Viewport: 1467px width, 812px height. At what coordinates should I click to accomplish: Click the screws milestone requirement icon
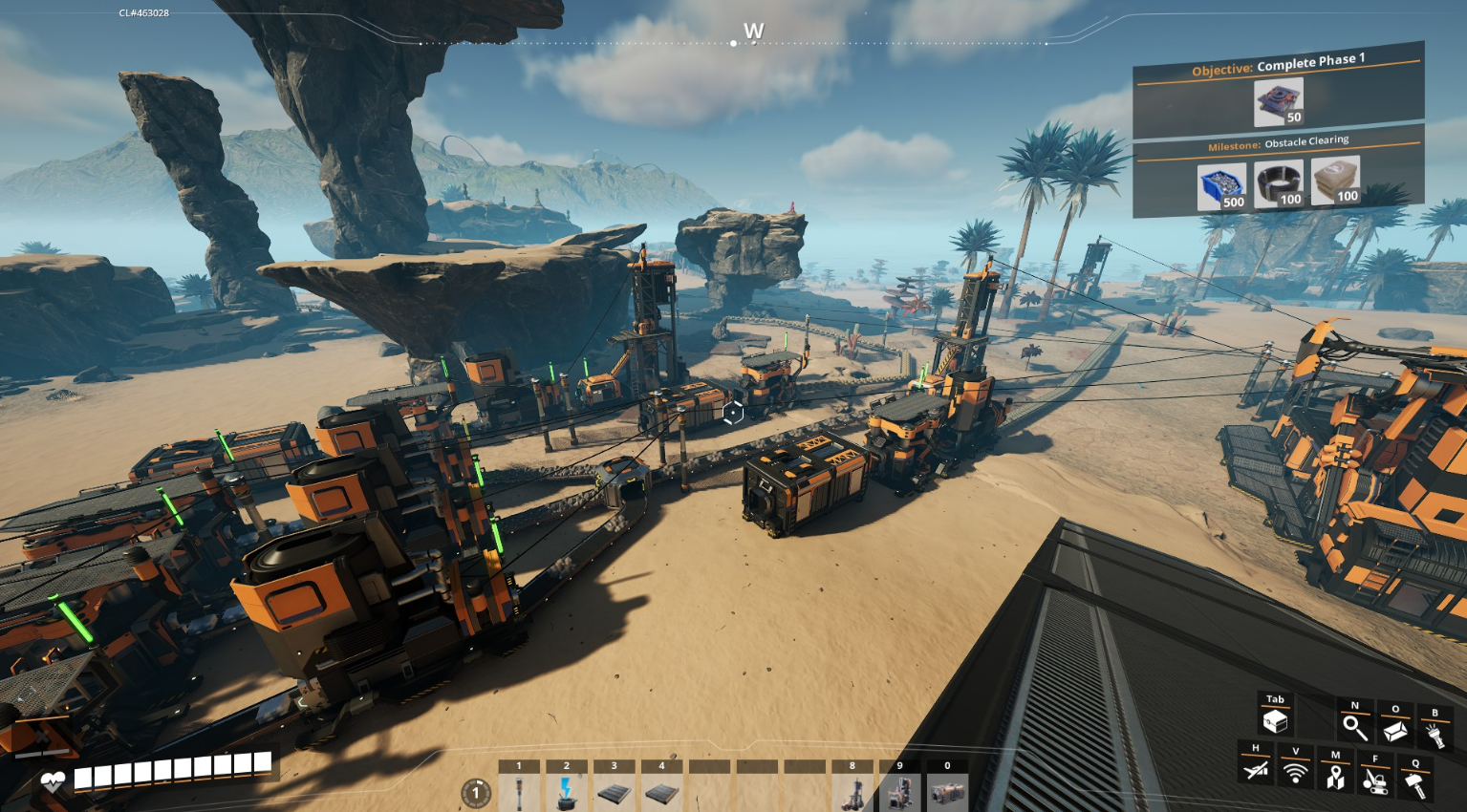[x=1222, y=185]
